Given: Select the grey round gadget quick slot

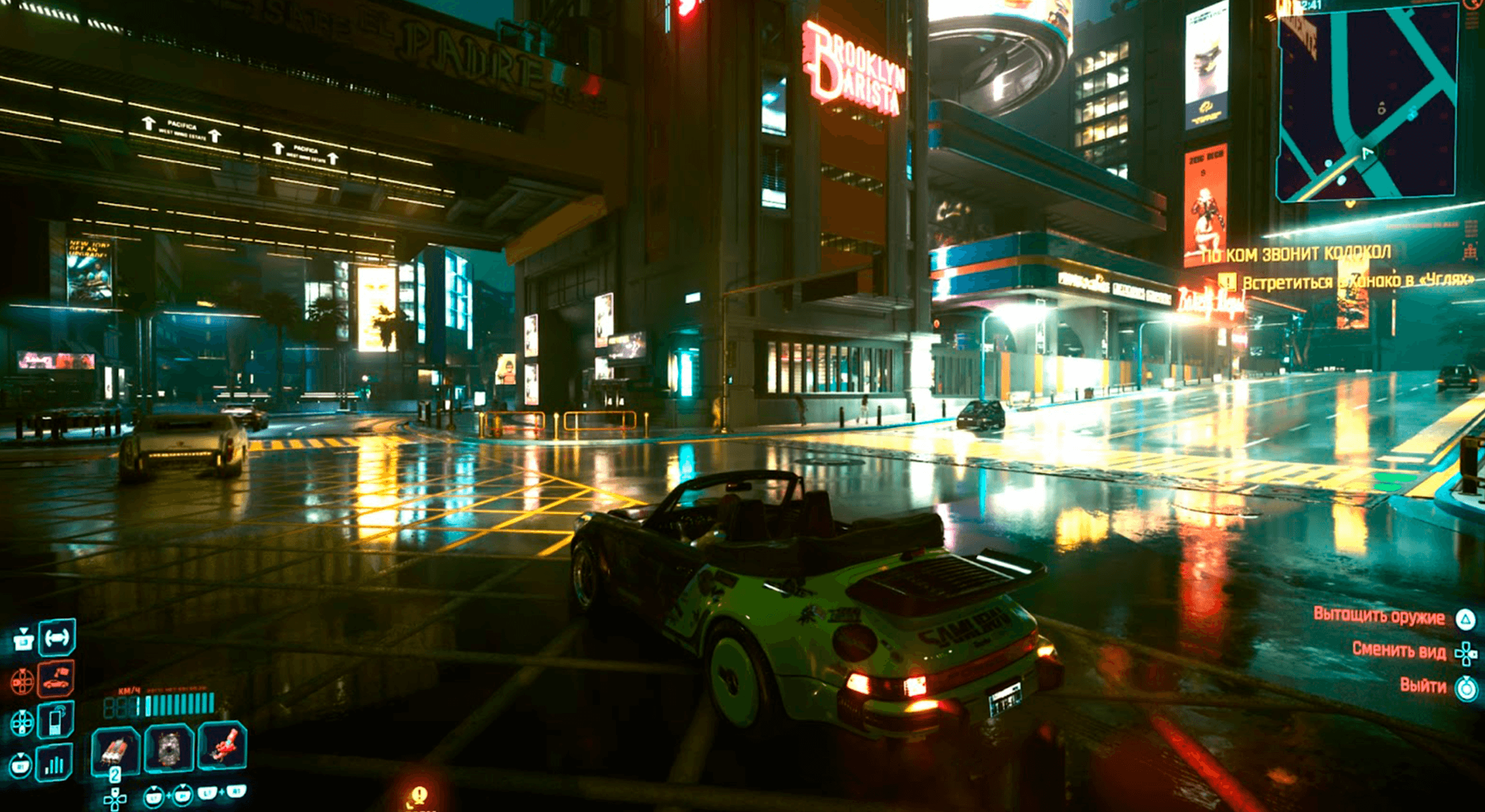Looking at the screenshot, I should pyautogui.click(x=169, y=748).
